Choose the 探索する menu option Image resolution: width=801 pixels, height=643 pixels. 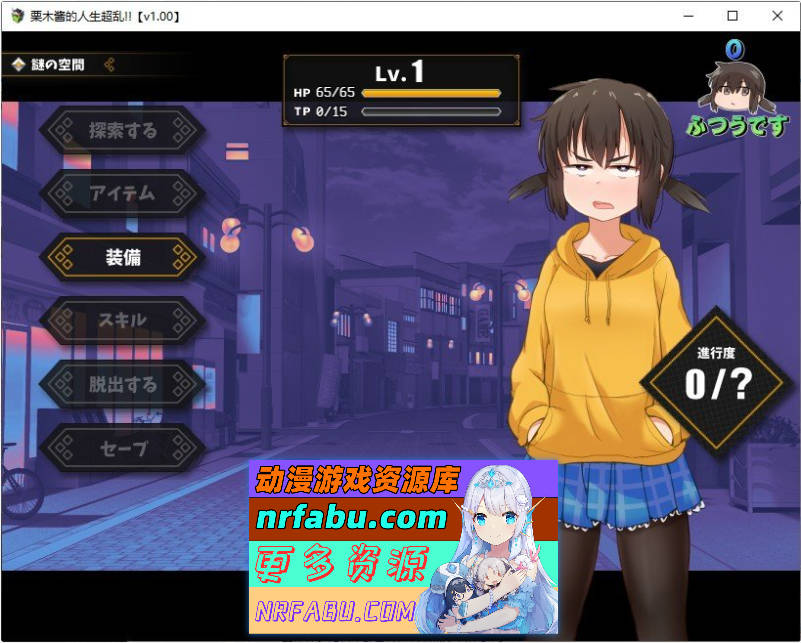coord(122,130)
